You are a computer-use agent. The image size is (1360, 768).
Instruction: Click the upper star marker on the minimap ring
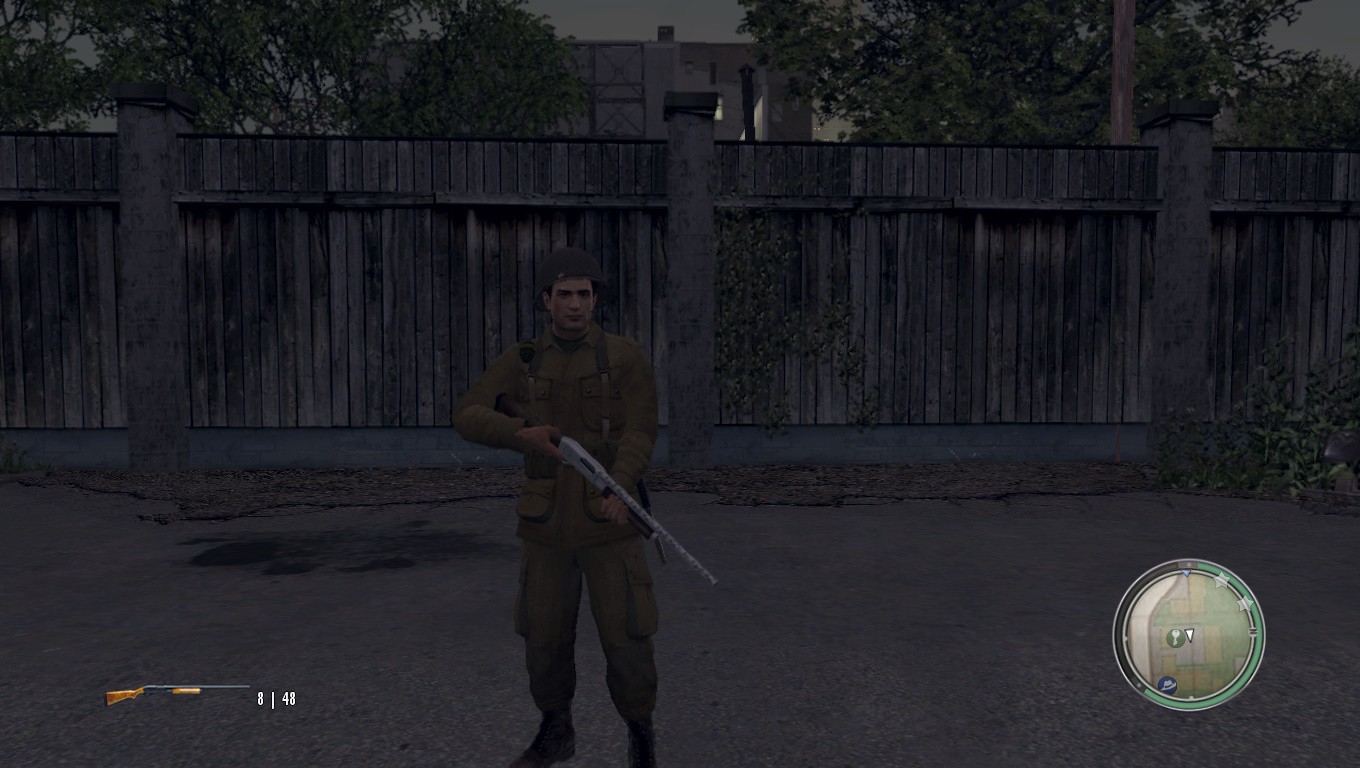[1222, 581]
